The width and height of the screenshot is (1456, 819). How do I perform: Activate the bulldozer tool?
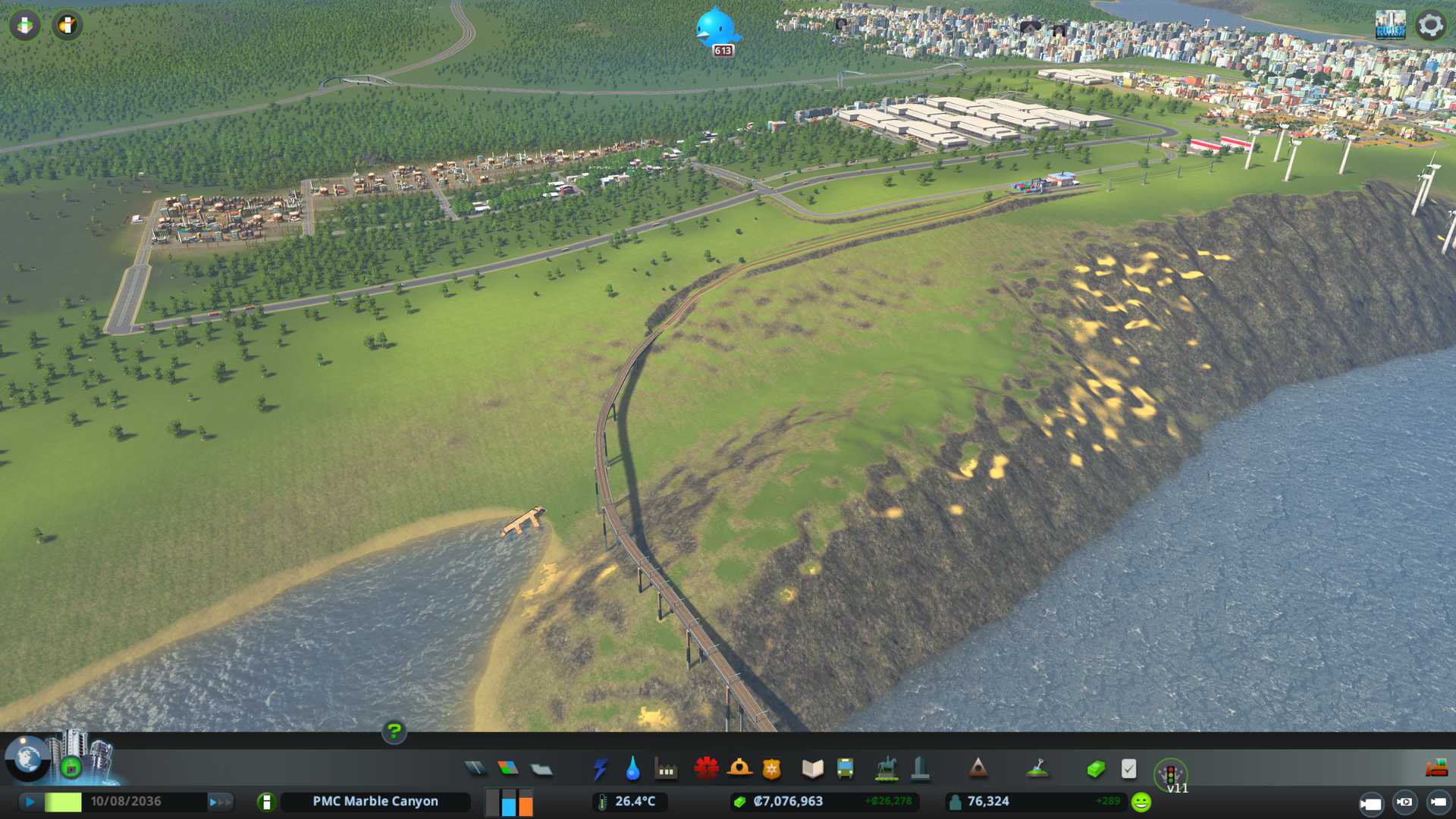tap(1436, 769)
